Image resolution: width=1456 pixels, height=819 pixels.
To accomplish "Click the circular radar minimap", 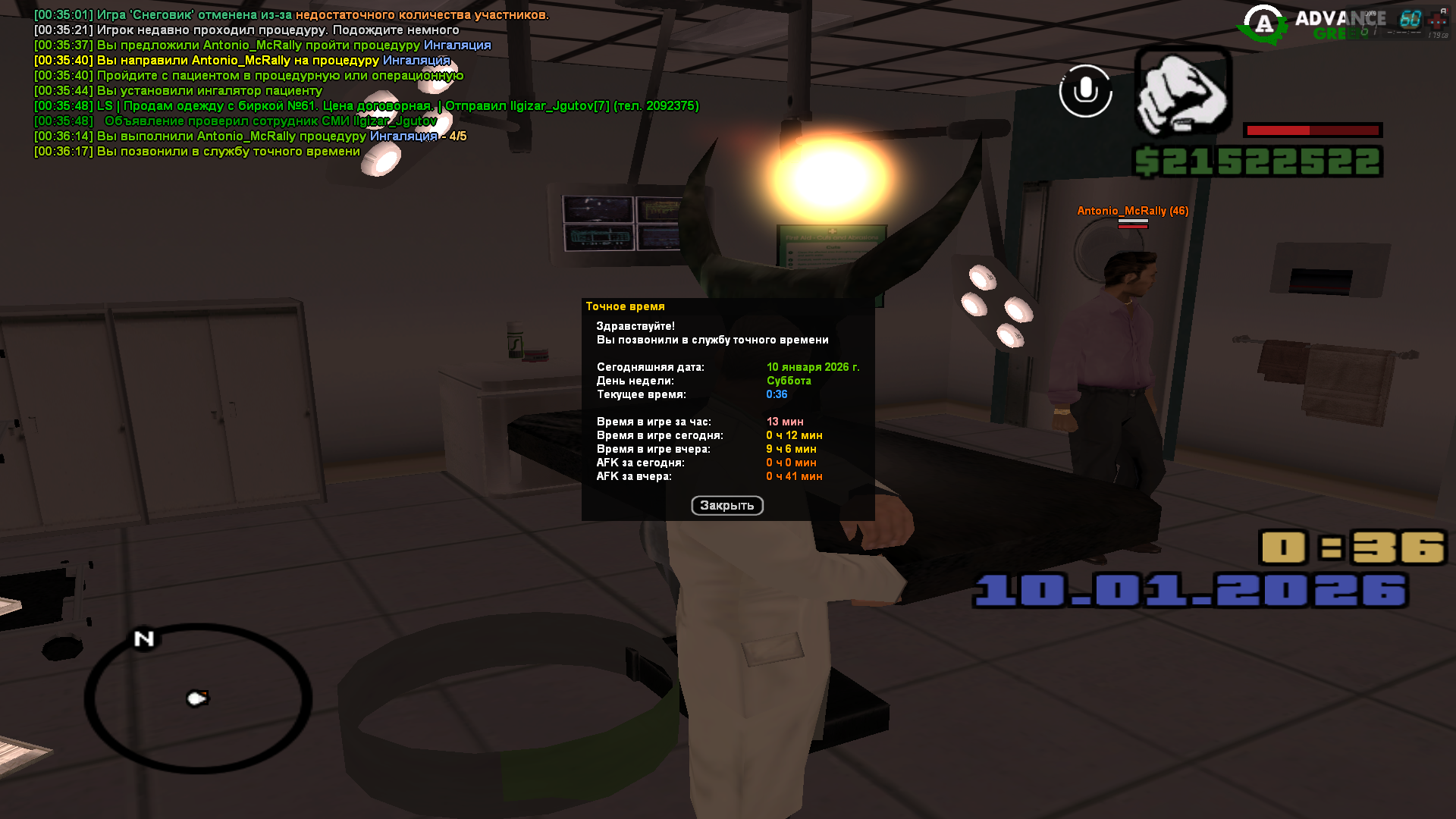I will pos(198,698).
